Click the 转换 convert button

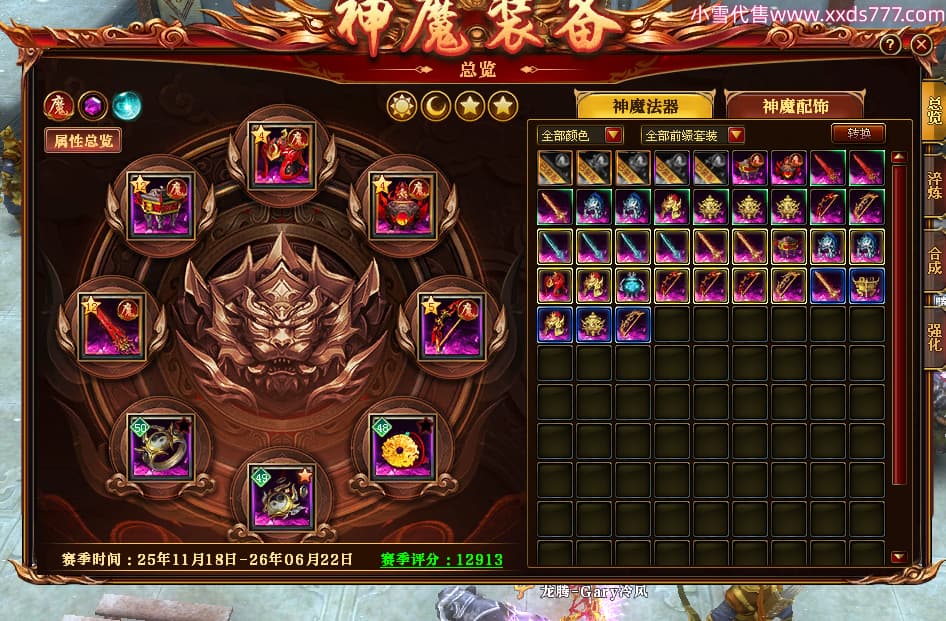858,133
